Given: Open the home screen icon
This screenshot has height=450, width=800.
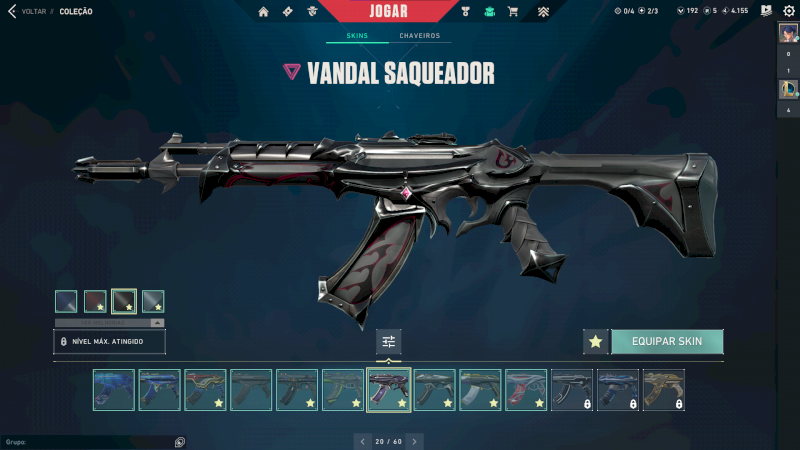Looking at the screenshot, I should pyautogui.click(x=264, y=12).
